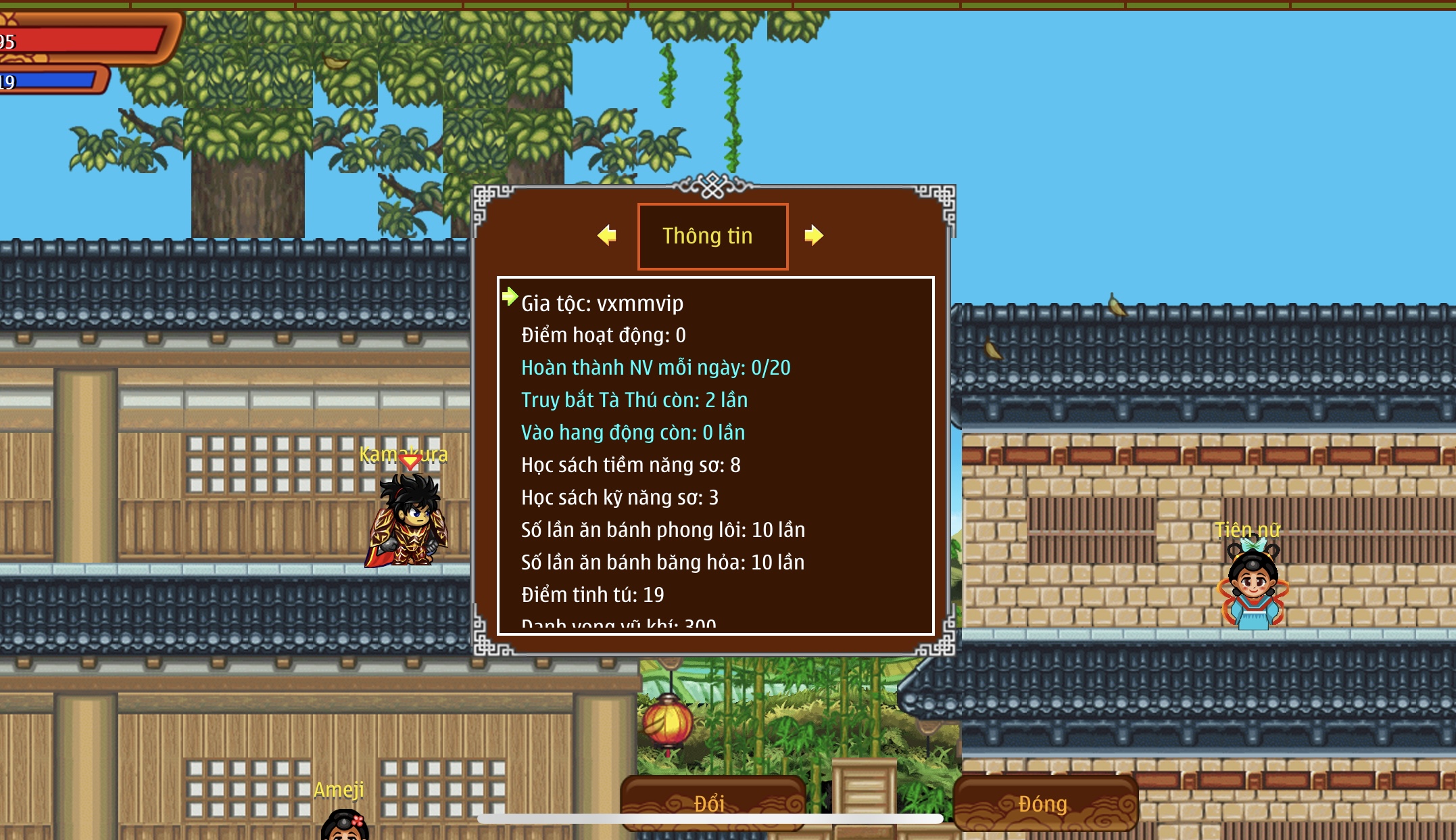Choose Học sách tiềm năng sơ row
This screenshot has width=1456, height=840.
point(631,465)
